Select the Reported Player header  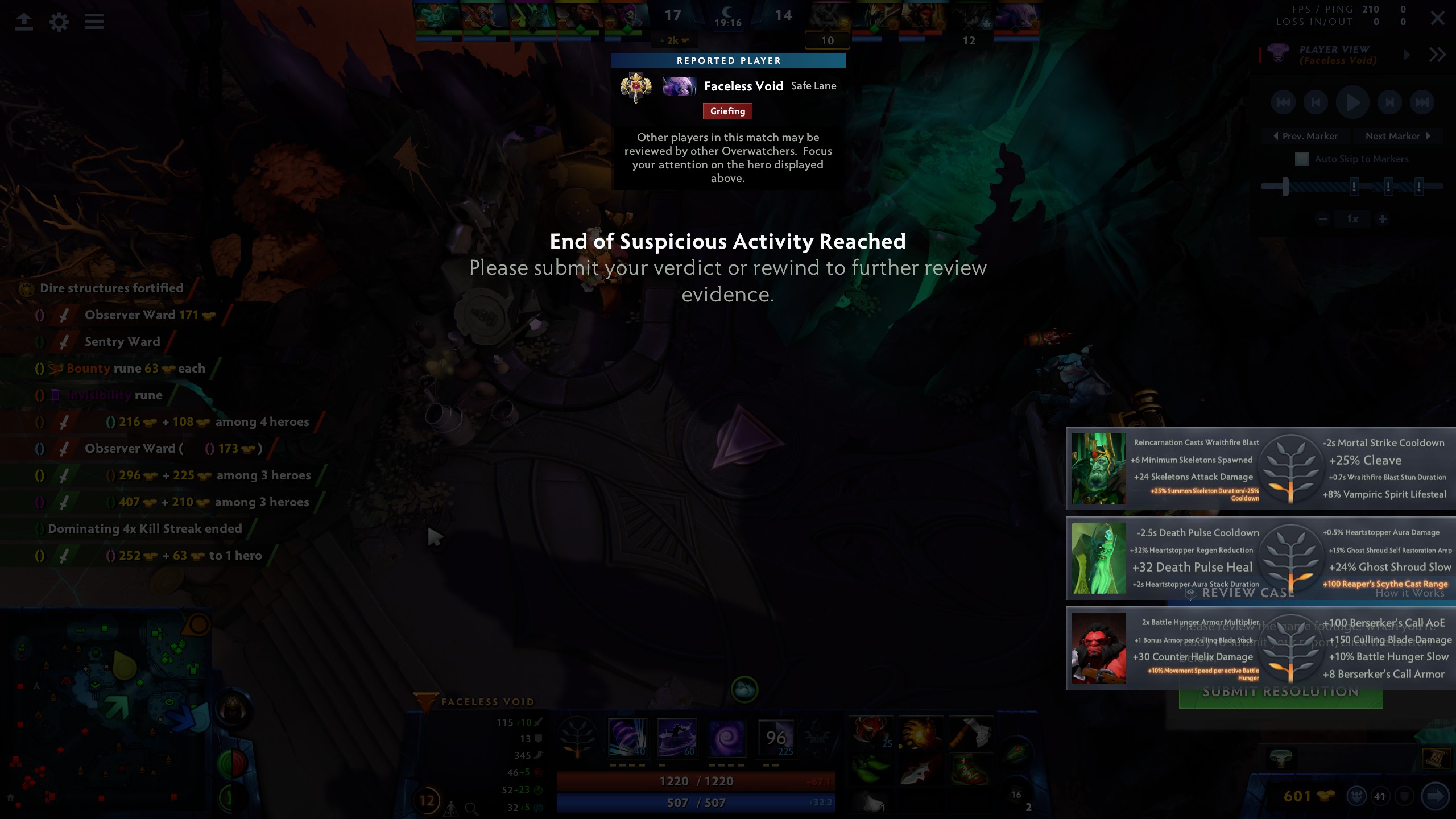[x=728, y=61]
